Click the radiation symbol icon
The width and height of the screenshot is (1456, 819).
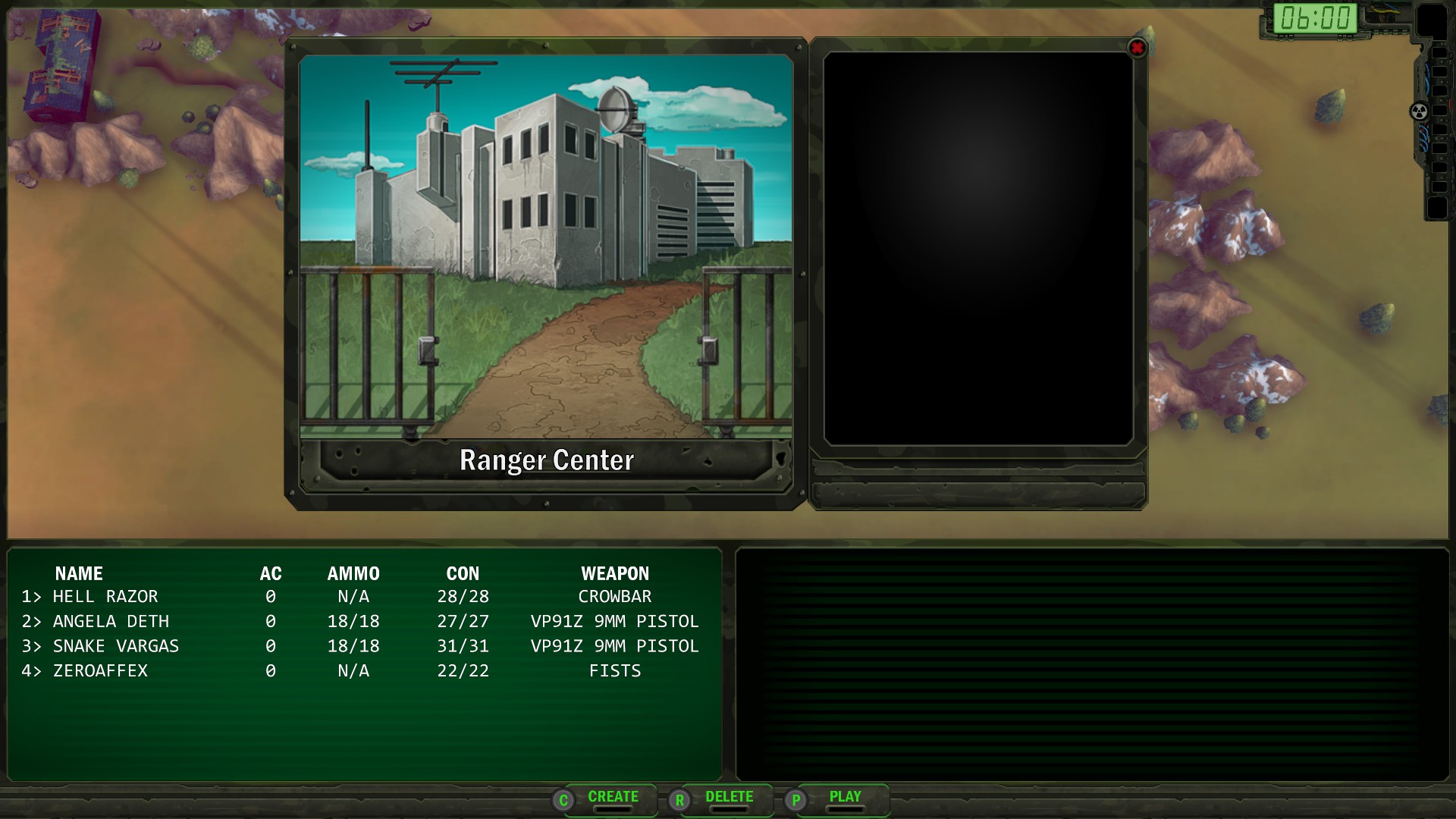[1418, 112]
